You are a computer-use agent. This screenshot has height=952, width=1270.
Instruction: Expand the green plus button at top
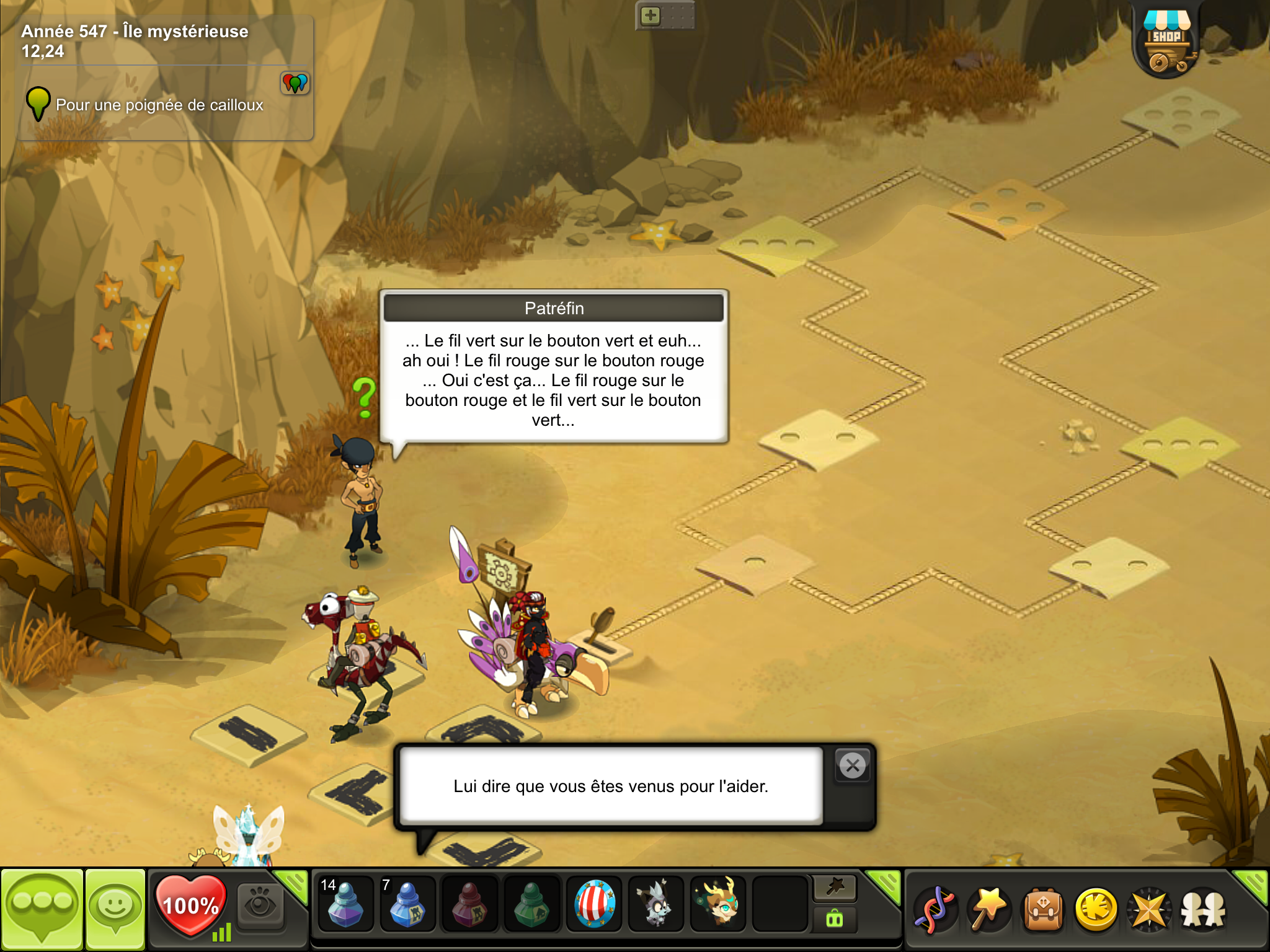[x=651, y=15]
